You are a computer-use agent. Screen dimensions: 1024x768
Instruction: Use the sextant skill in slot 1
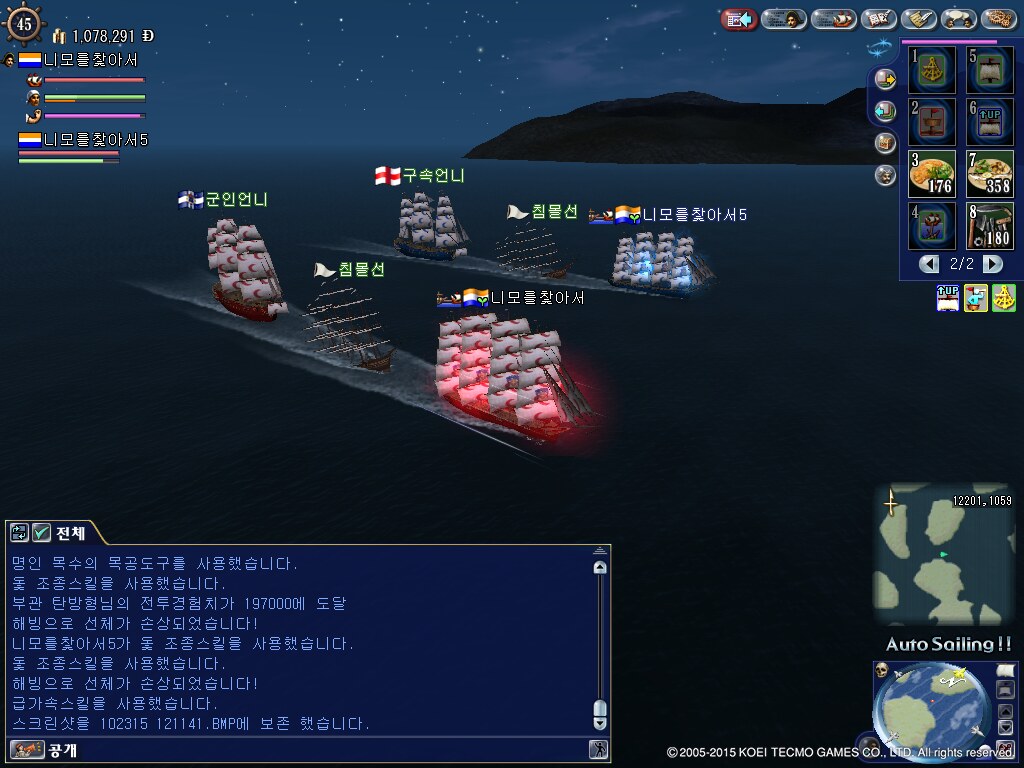pos(933,71)
